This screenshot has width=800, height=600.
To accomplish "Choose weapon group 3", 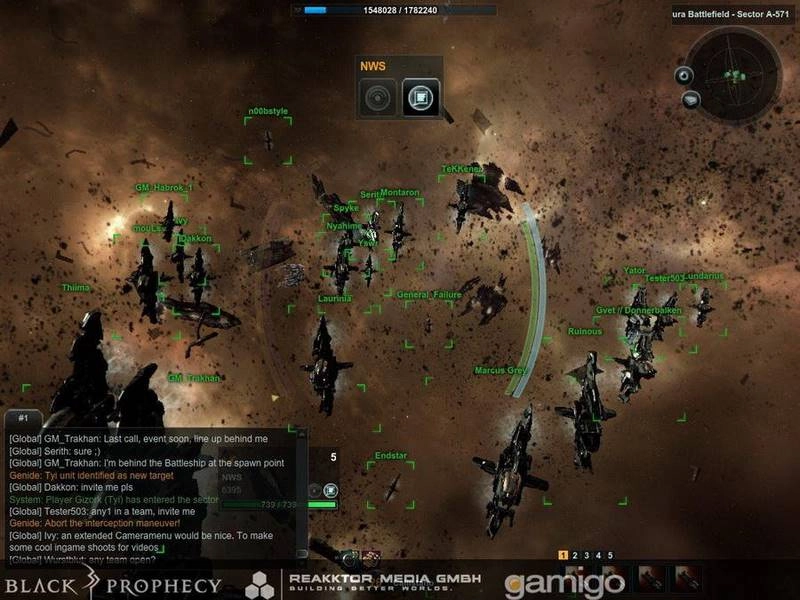I will point(587,555).
